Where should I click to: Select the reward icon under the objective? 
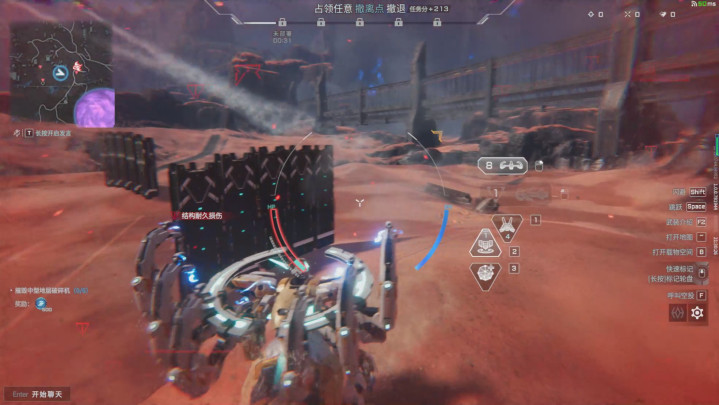43,303
